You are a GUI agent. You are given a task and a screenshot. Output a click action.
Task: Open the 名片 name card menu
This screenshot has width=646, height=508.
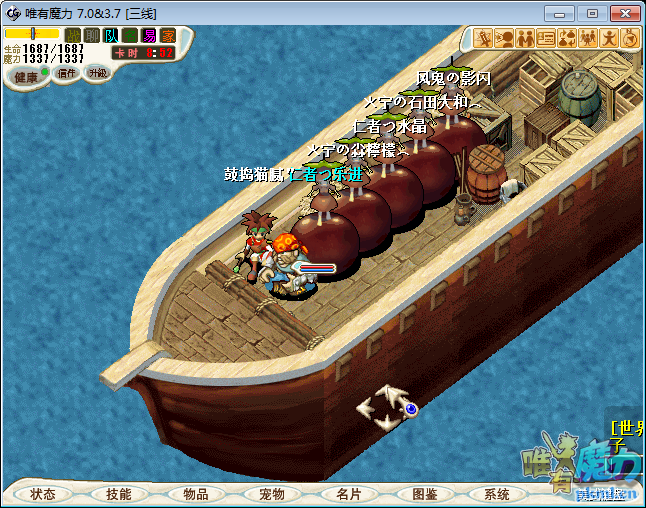(347, 494)
